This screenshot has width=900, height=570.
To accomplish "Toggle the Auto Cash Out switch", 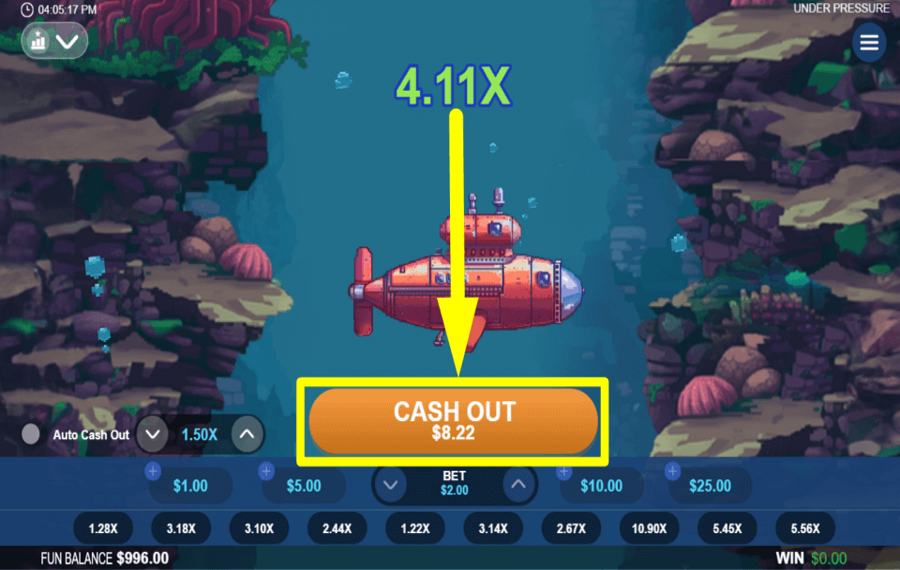I will point(32,434).
